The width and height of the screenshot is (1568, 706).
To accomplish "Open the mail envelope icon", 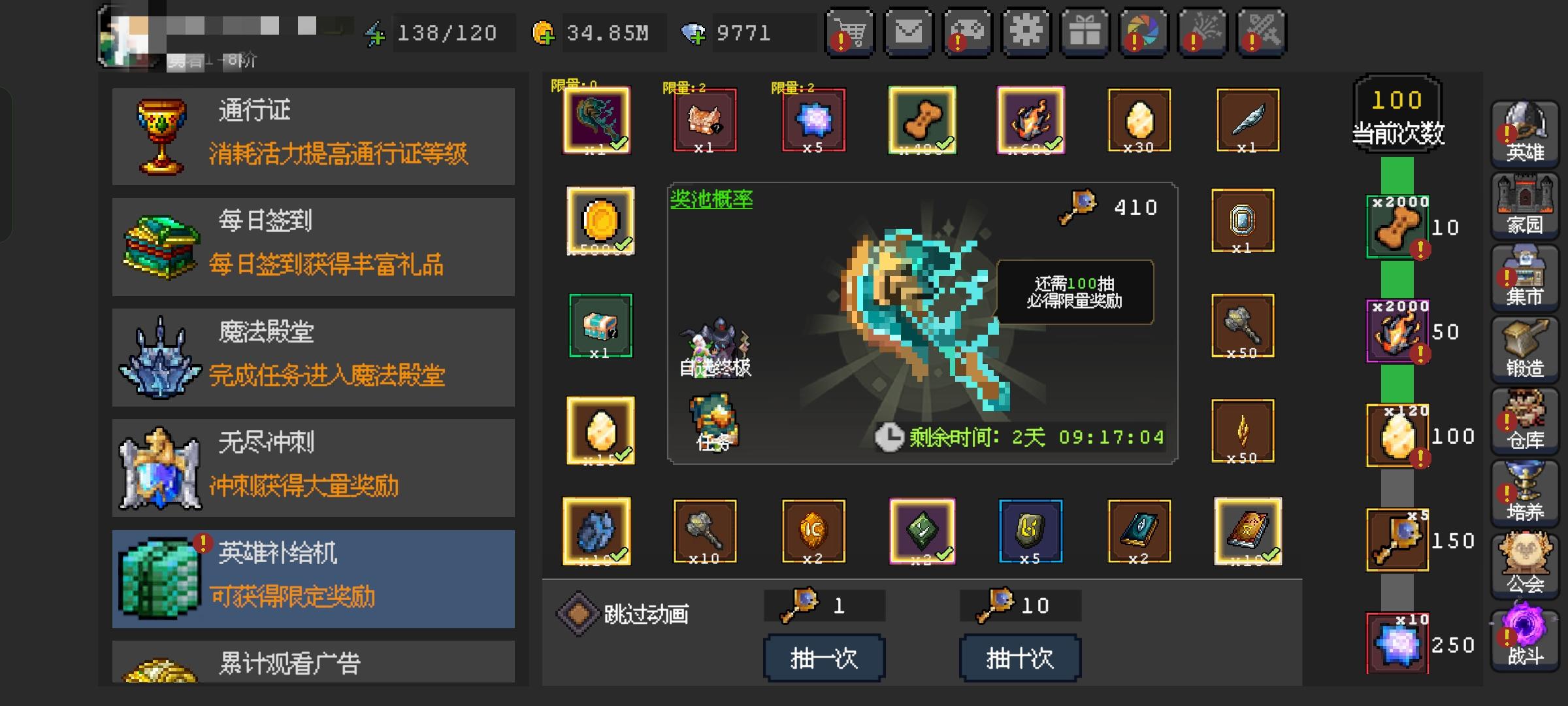I will 908,31.
